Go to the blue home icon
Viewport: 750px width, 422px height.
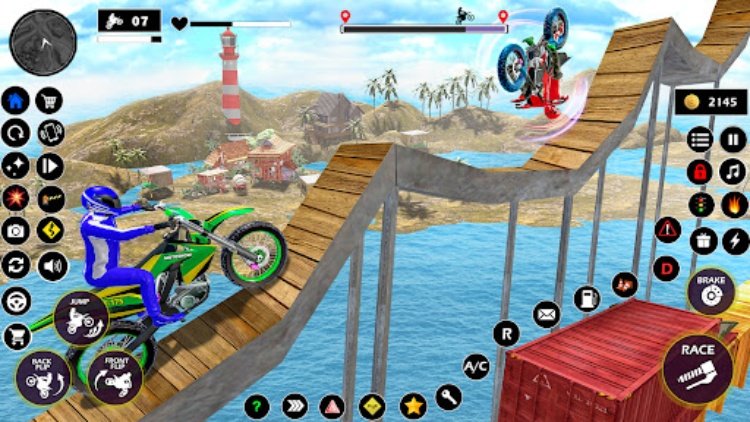pos(16,100)
